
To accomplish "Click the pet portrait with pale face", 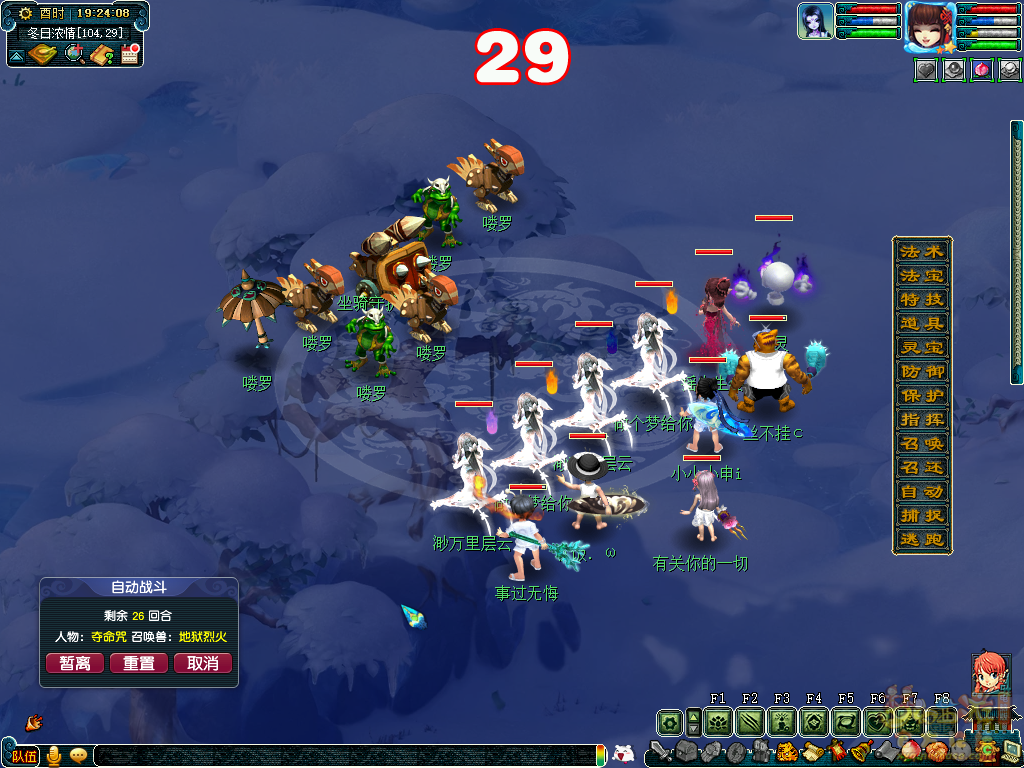I will pyautogui.click(x=816, y=21).
